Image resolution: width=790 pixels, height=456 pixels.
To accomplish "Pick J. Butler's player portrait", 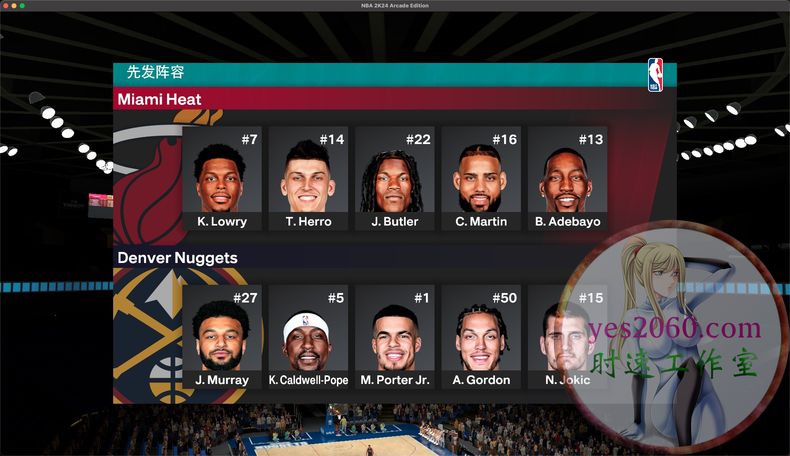I will coord(394,178).
